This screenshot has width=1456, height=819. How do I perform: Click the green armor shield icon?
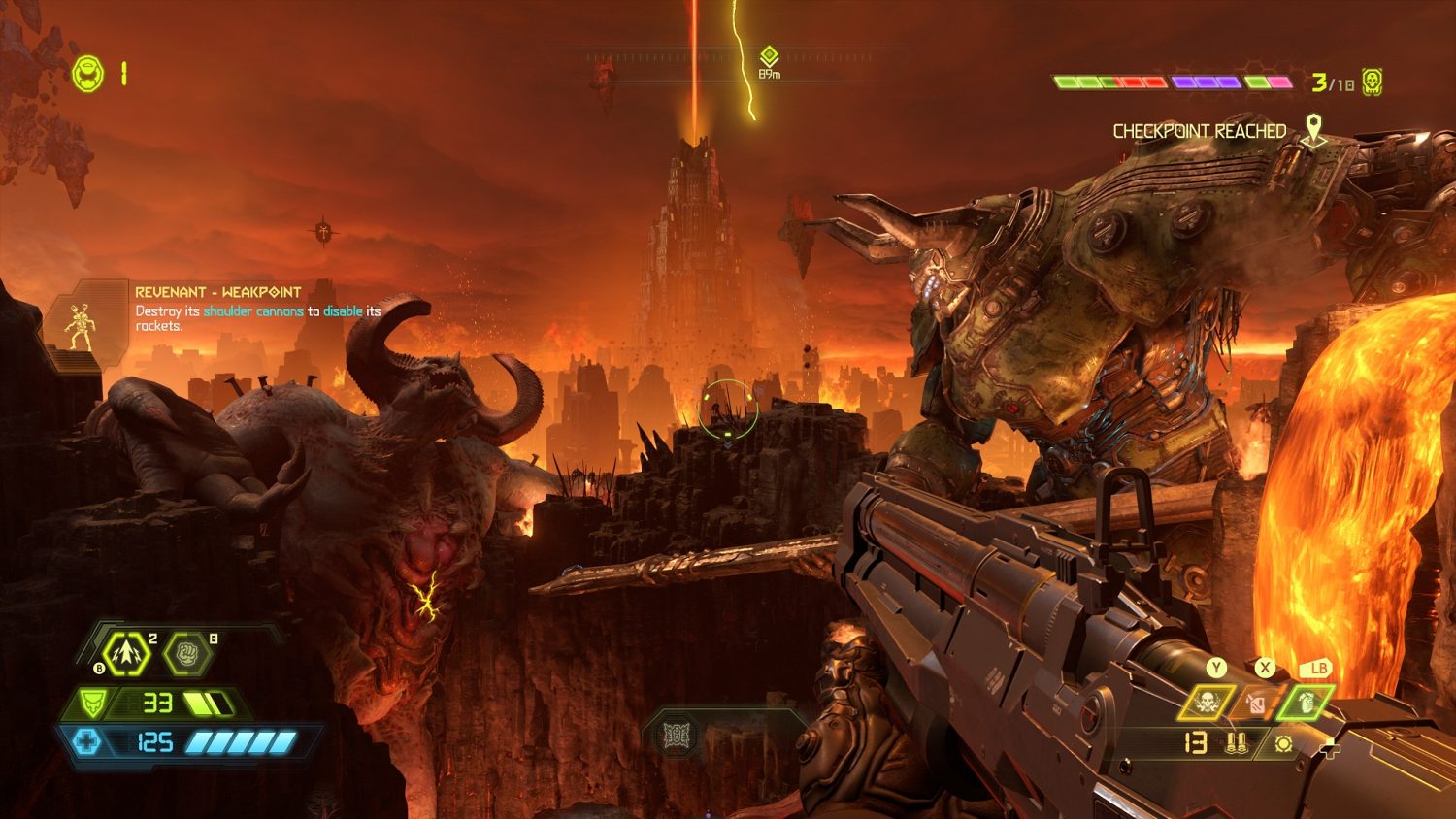click(x=94, y=703)
